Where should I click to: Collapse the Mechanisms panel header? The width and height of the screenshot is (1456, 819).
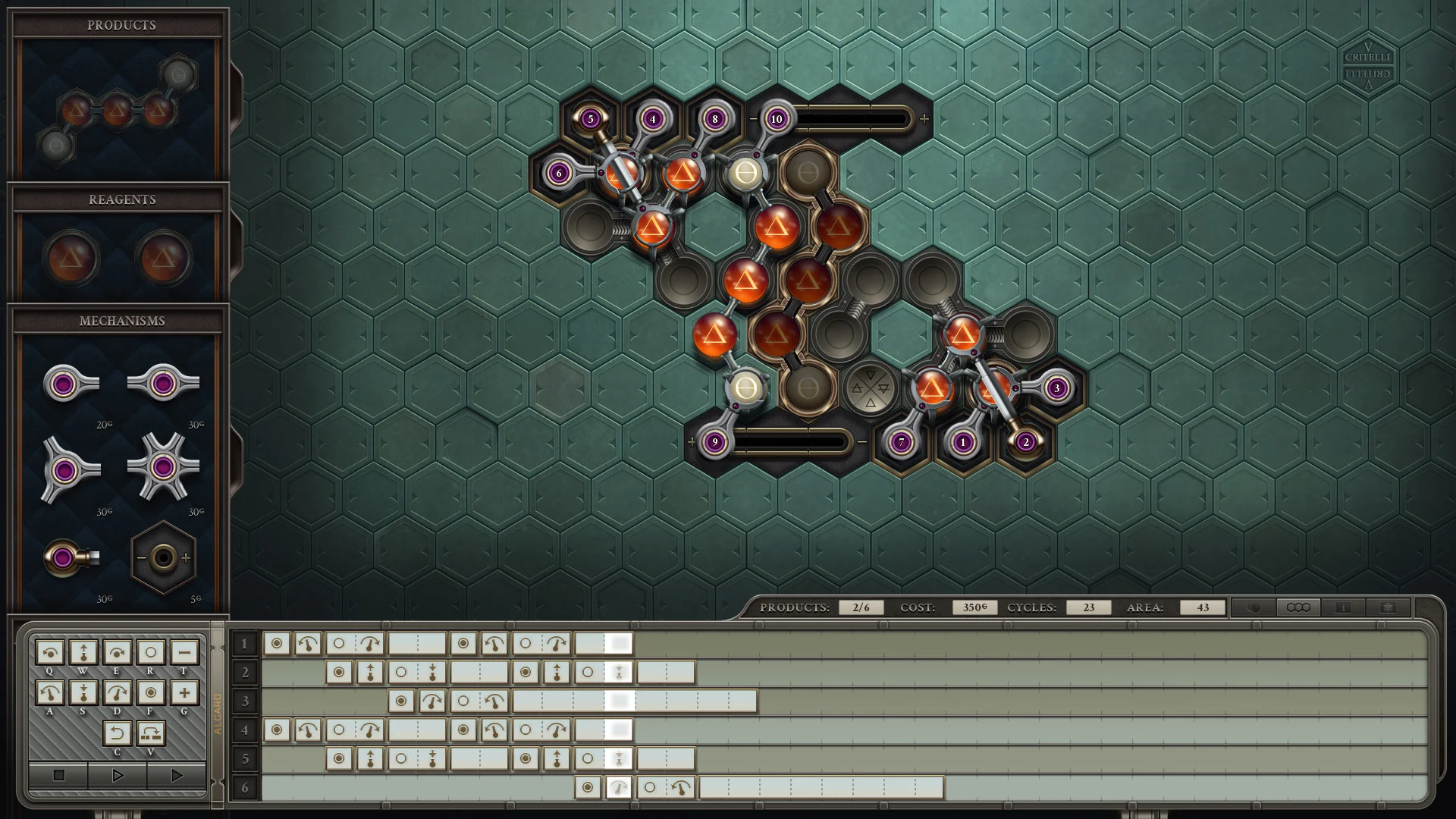point(121,321)
